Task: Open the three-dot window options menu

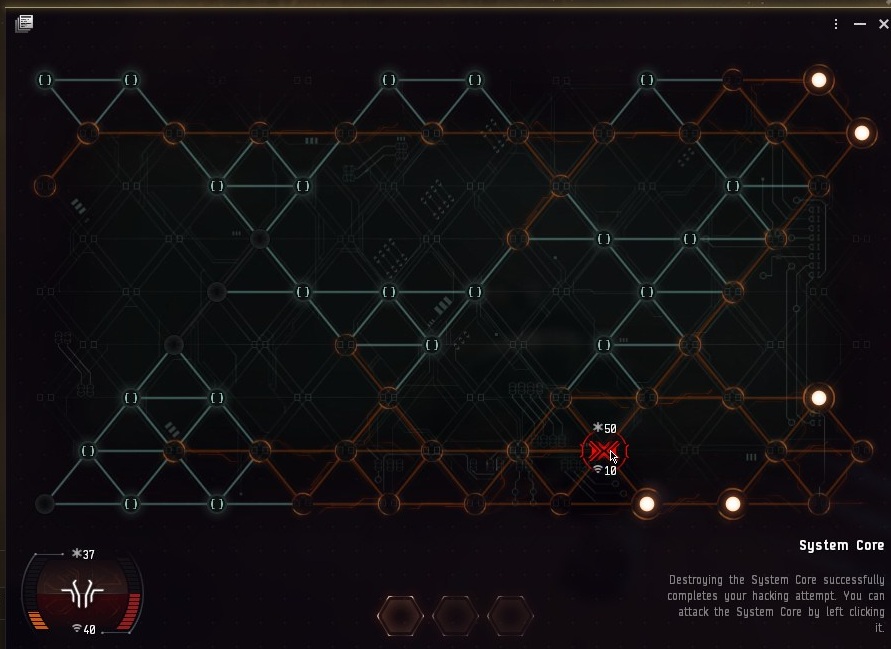Action: 836,25
